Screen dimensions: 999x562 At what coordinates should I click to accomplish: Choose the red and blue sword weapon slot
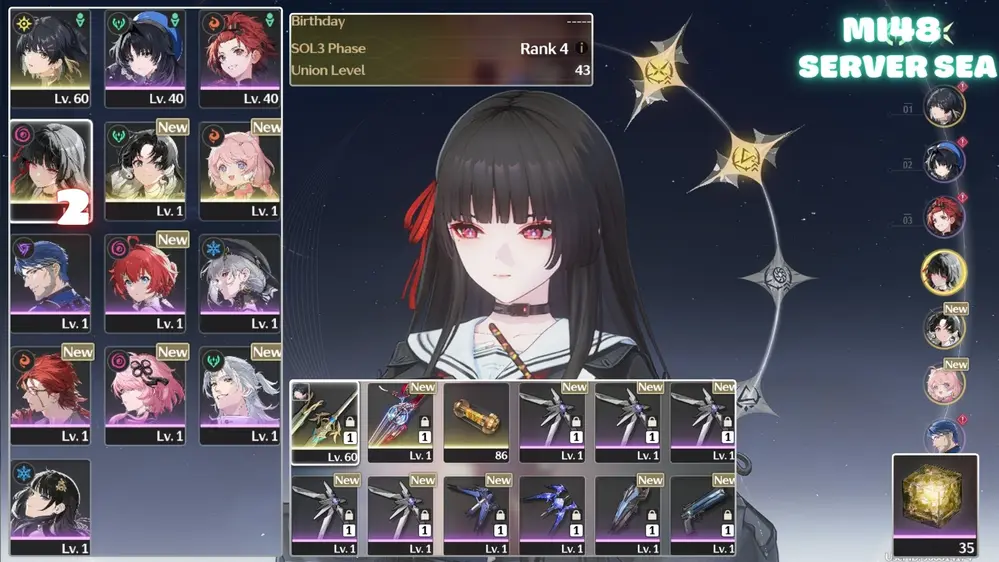401,421
